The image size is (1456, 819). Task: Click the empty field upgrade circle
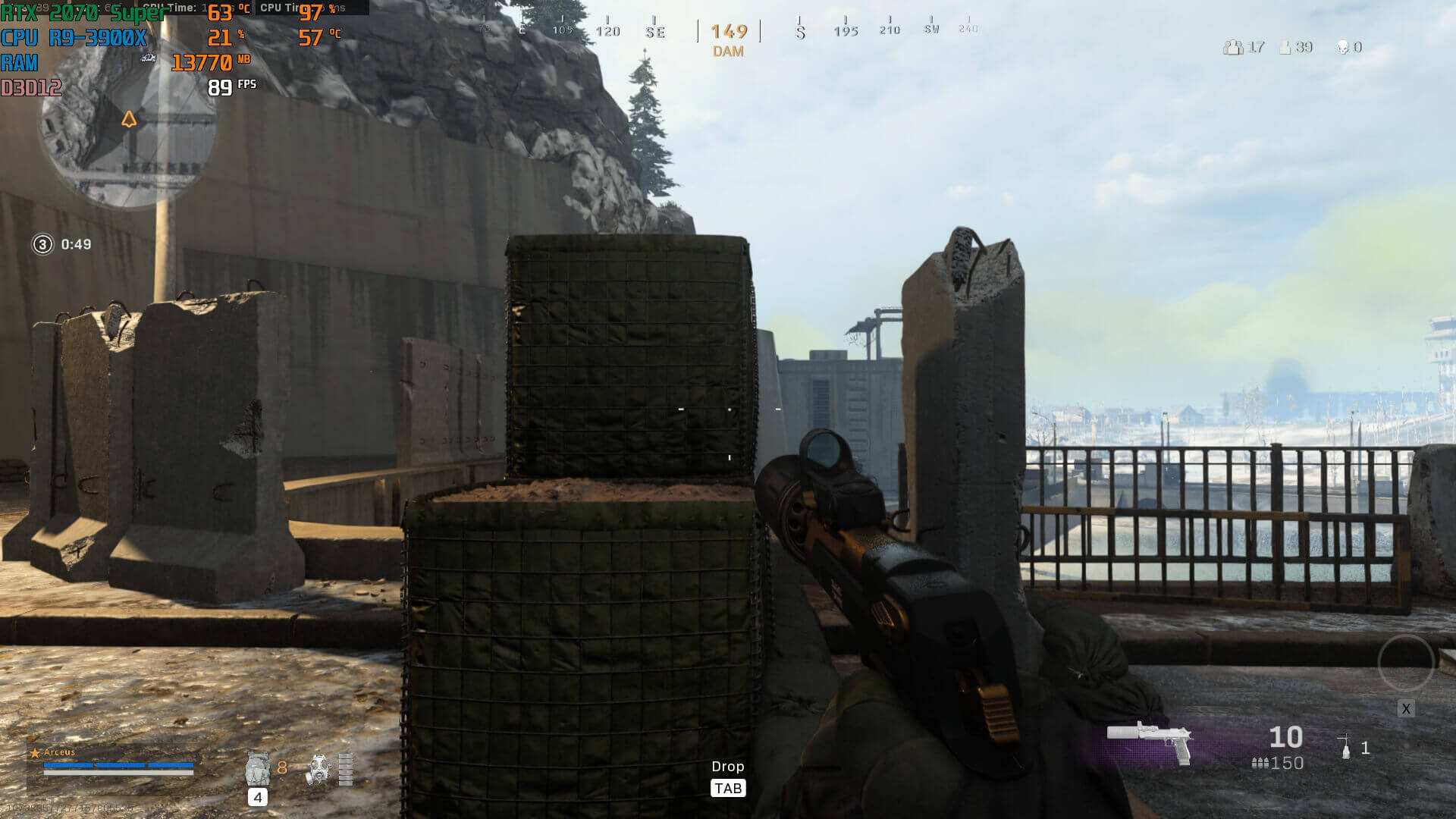click(1405, 662)
